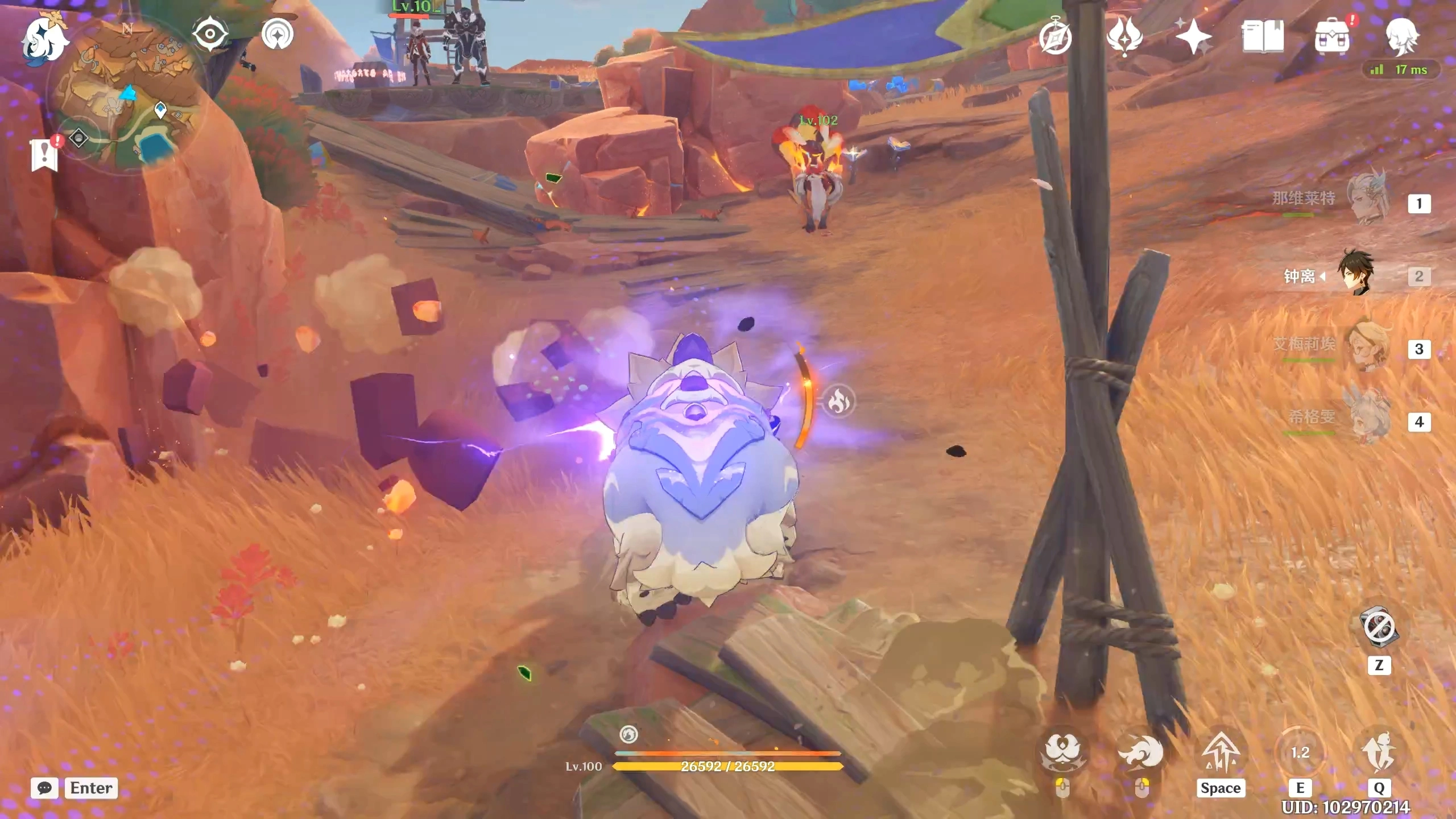Open the compass events icon
This screenshot has height=819, width=1456.
pyautogui.click(x=1056, y=38)
